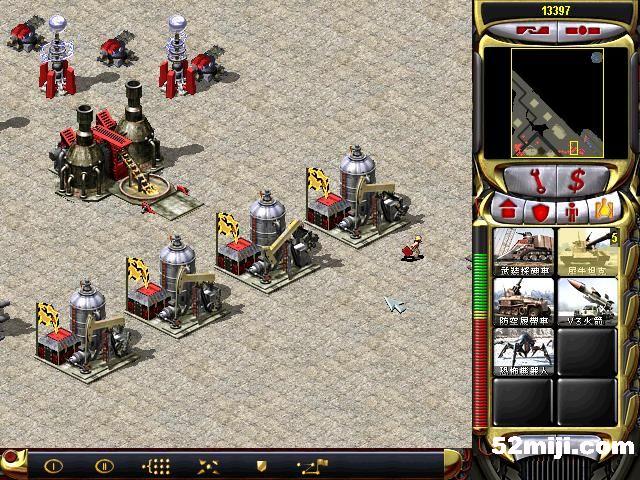Image resolution: width=640 pixels, height=480 pixels.
Task: Click the radar minimap
Action: pyautogui.click(x=553, y=100)
